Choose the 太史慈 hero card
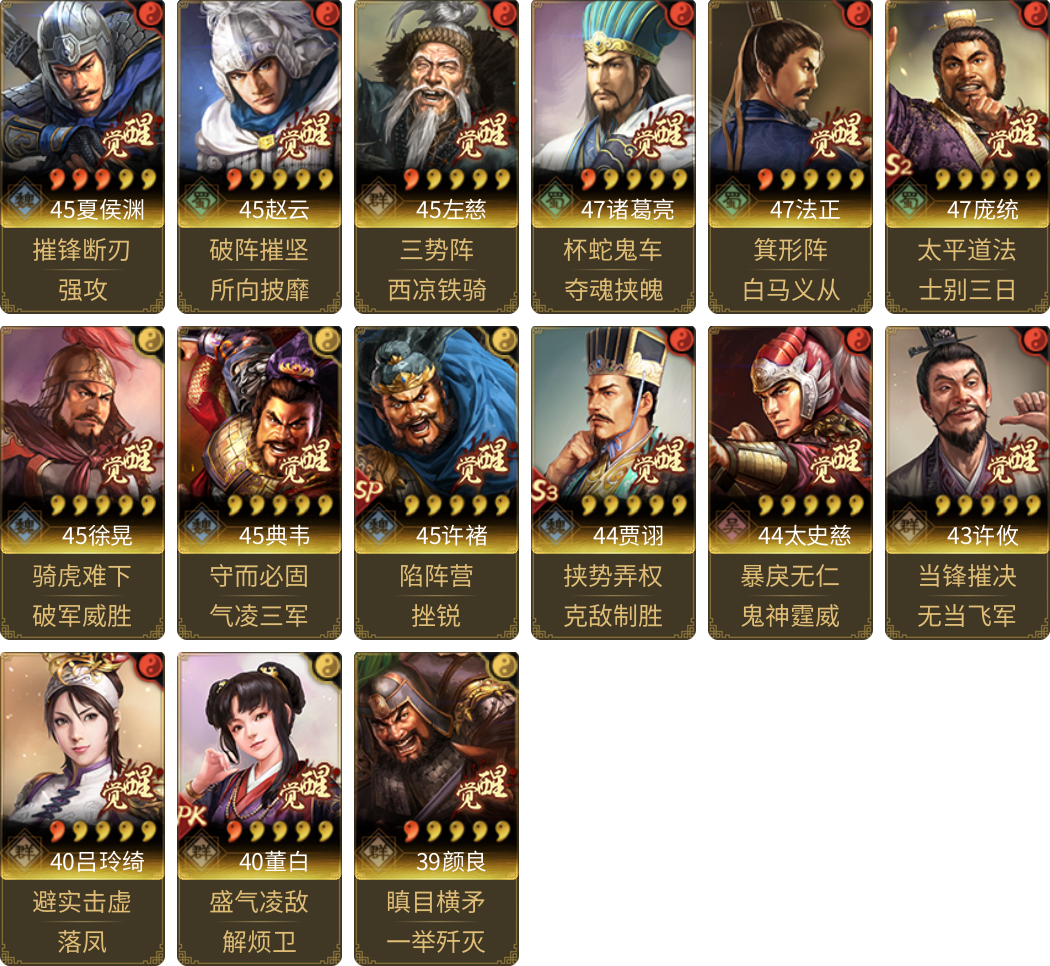Screen dimensions: 1050x966 click(x=790, y=436)
